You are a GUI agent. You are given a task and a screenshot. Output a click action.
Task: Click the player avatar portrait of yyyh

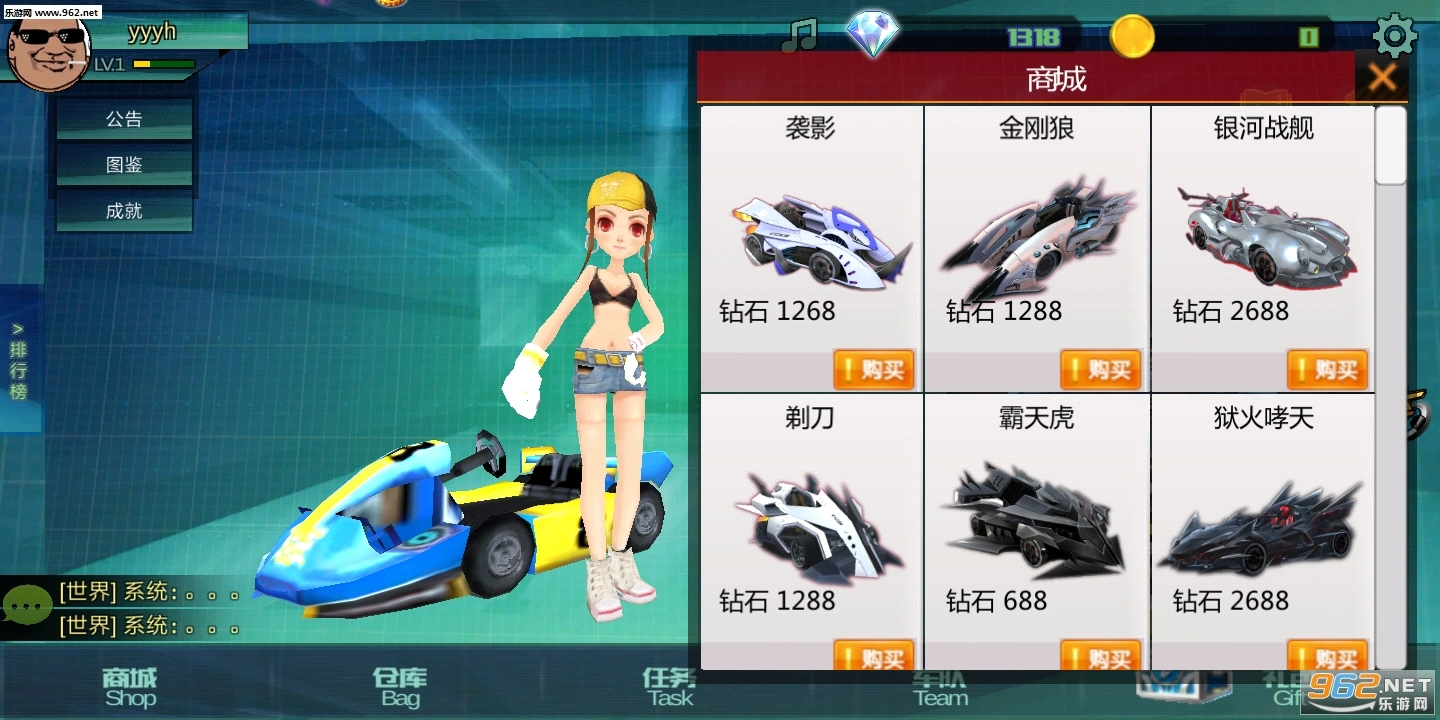coord(48,55)
